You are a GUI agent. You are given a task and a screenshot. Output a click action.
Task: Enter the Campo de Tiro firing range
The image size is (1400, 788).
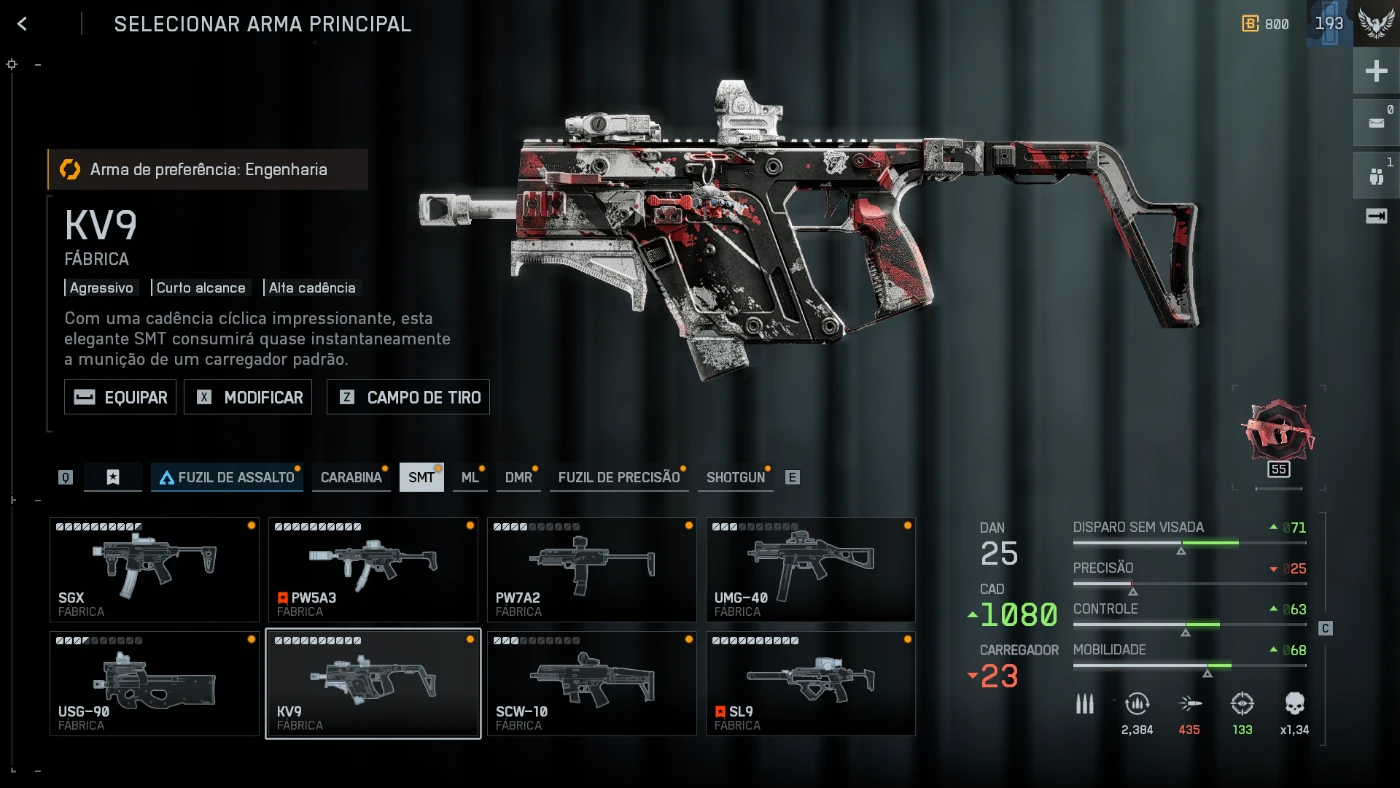click(410, 397)
